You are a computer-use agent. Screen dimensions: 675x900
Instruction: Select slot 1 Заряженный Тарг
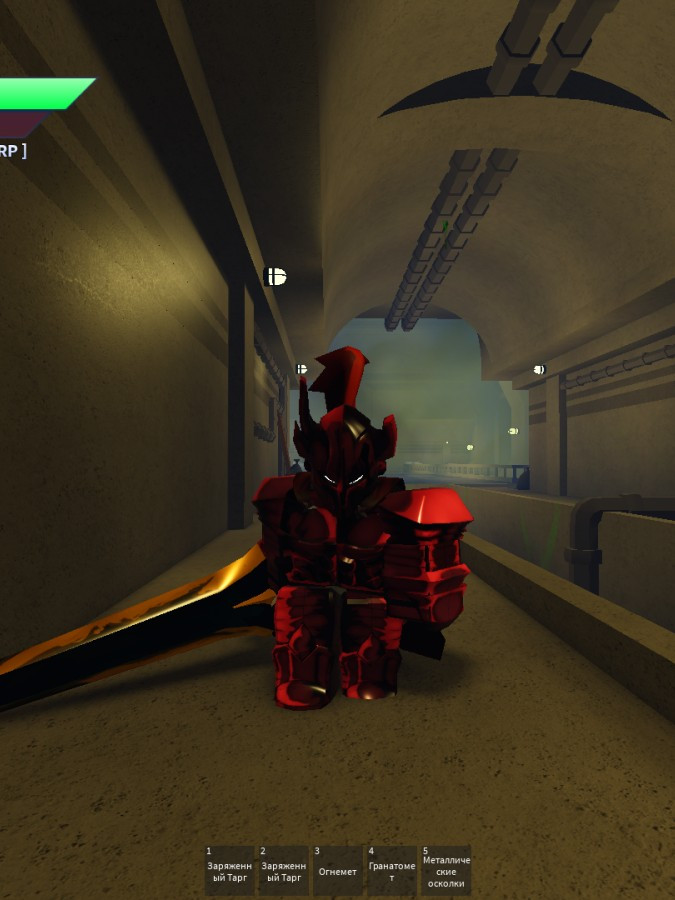(x=229, y=870)
